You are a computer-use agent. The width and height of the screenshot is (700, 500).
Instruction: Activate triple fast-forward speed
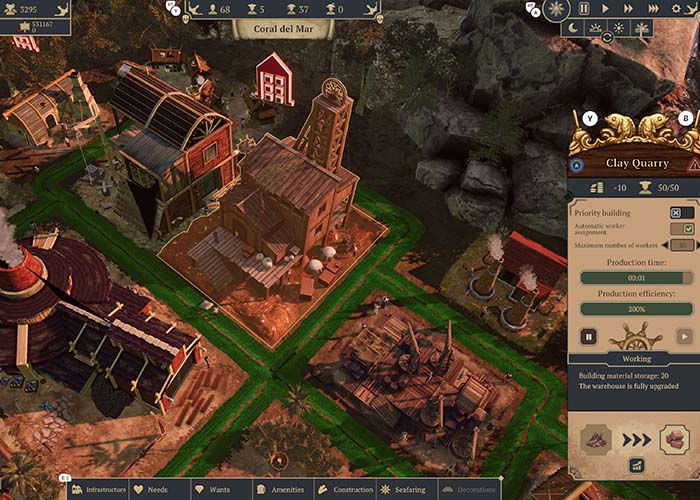tap(654, 9)
